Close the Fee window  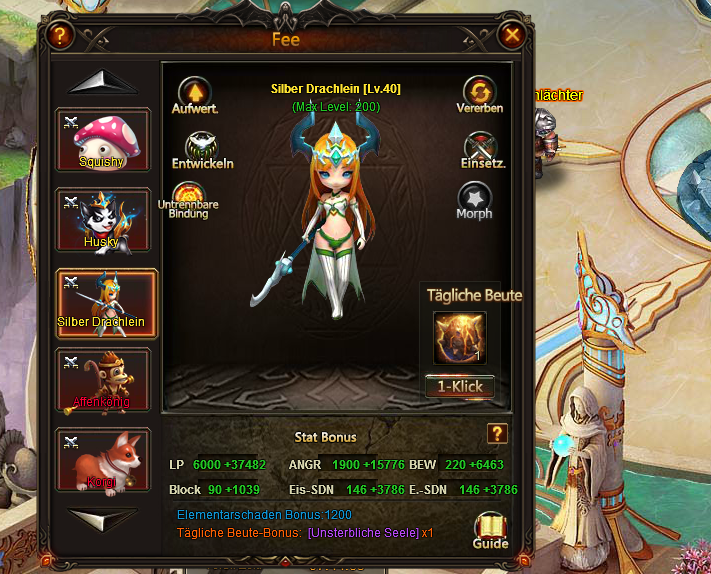(x=513, y=37)
